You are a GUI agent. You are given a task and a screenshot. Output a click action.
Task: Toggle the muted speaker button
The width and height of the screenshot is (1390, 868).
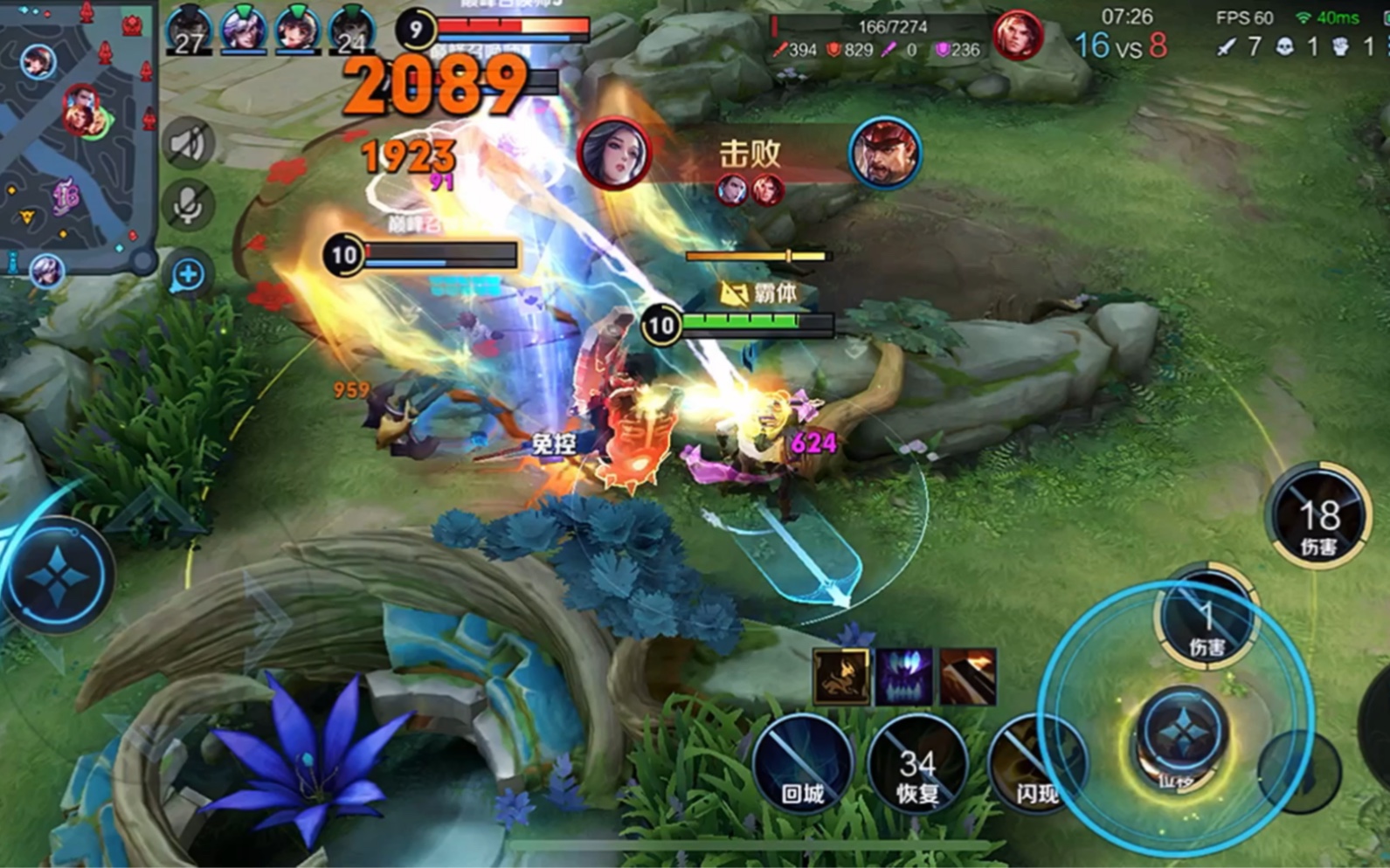188,143
